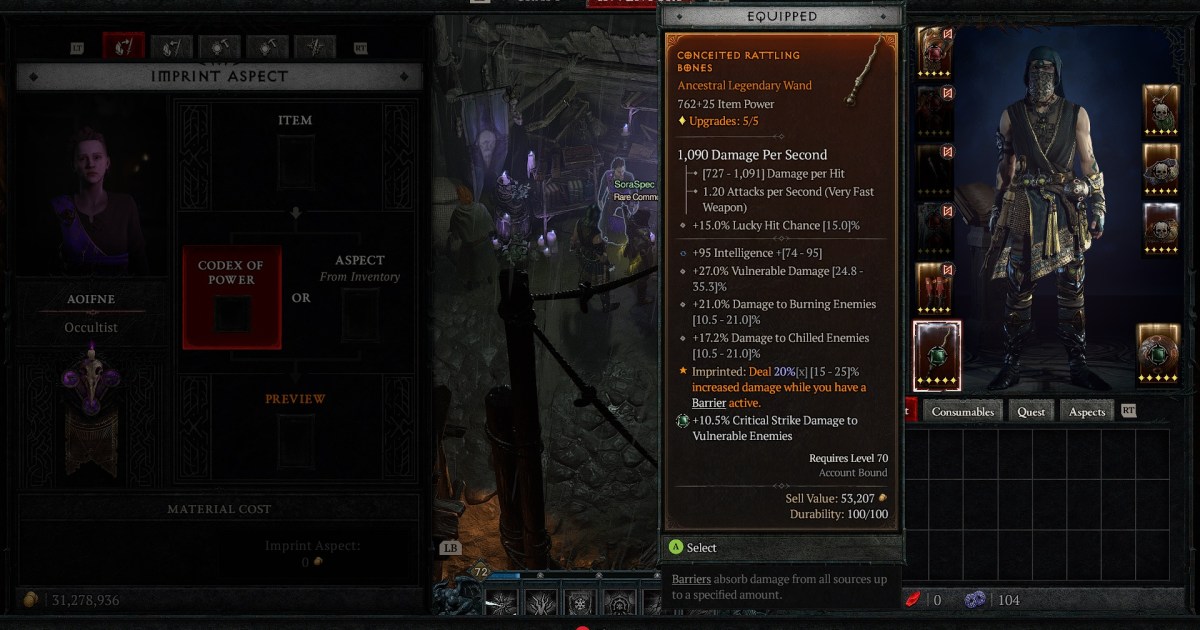Choose the equipped boots slot

(x=933, y=287)
